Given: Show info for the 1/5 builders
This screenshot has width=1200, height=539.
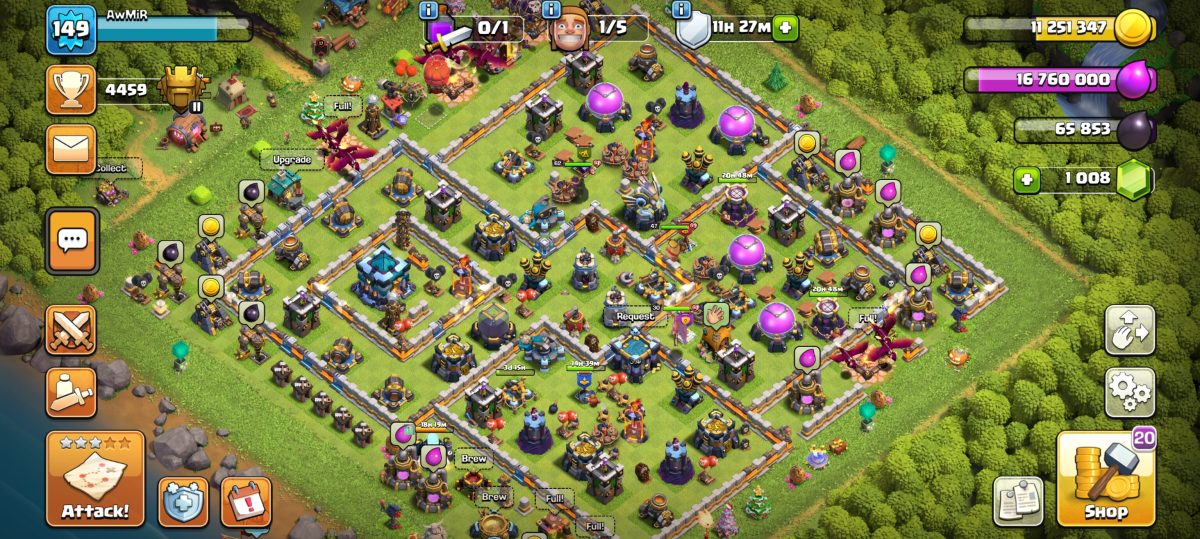Looking at the screenshot, I should pos(551,10).
